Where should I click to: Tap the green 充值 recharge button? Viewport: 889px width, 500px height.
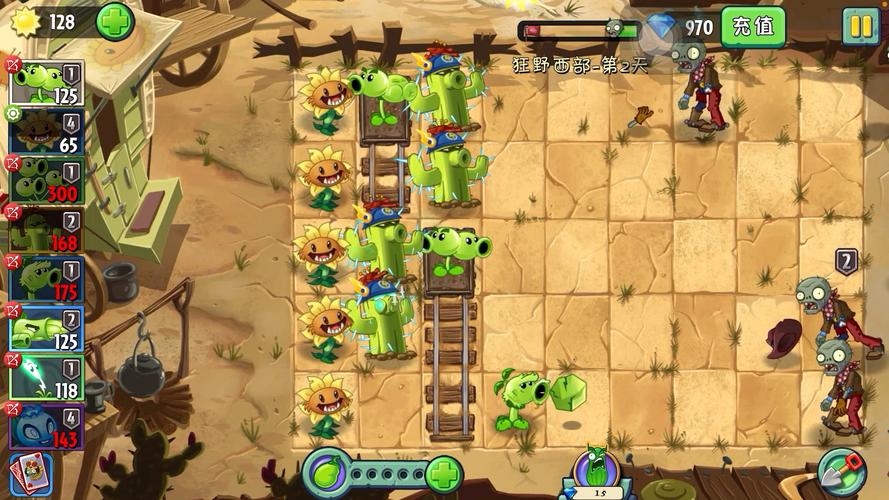coord(752,26)
